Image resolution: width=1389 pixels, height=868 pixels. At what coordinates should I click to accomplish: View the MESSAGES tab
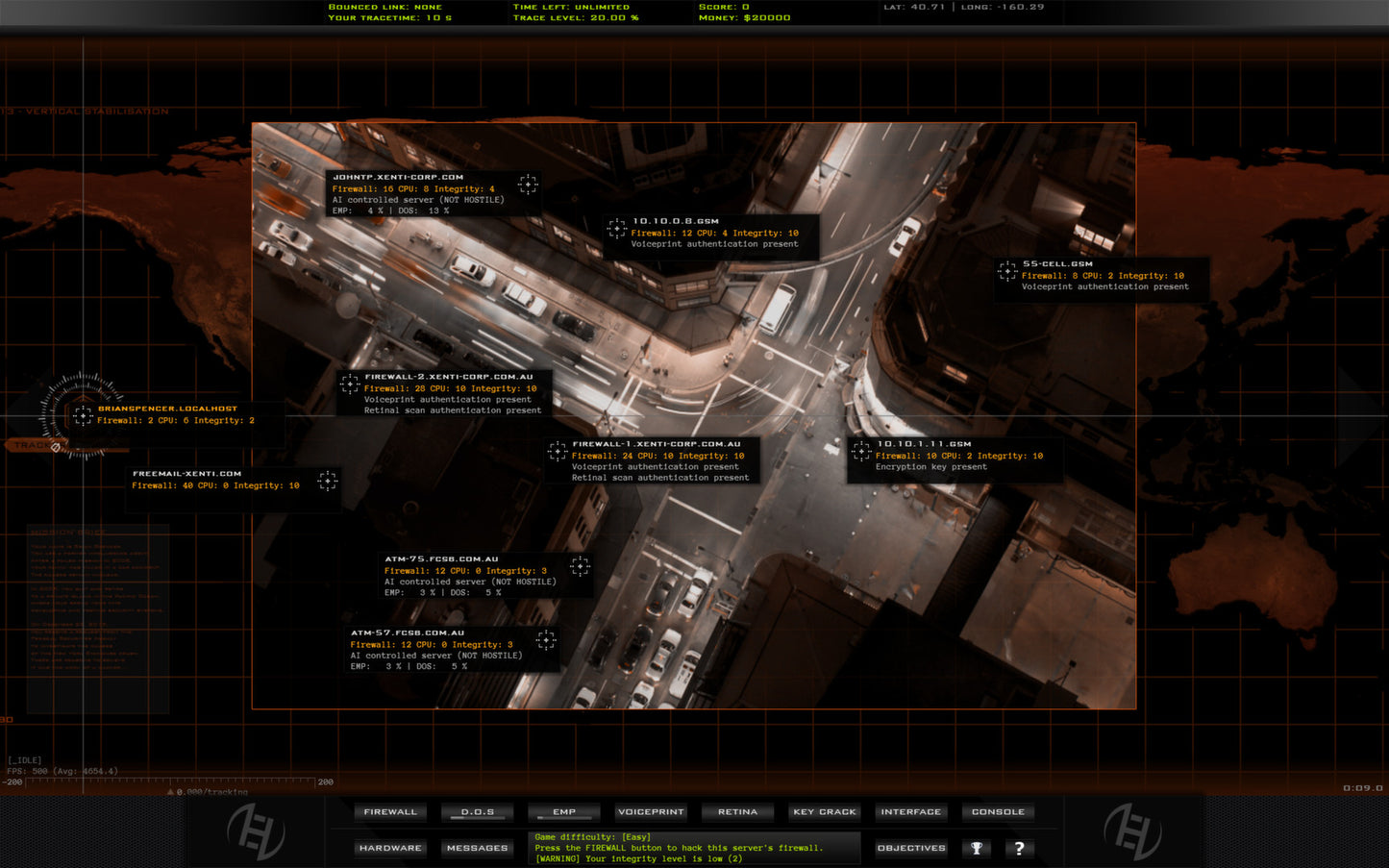point(477,848)
